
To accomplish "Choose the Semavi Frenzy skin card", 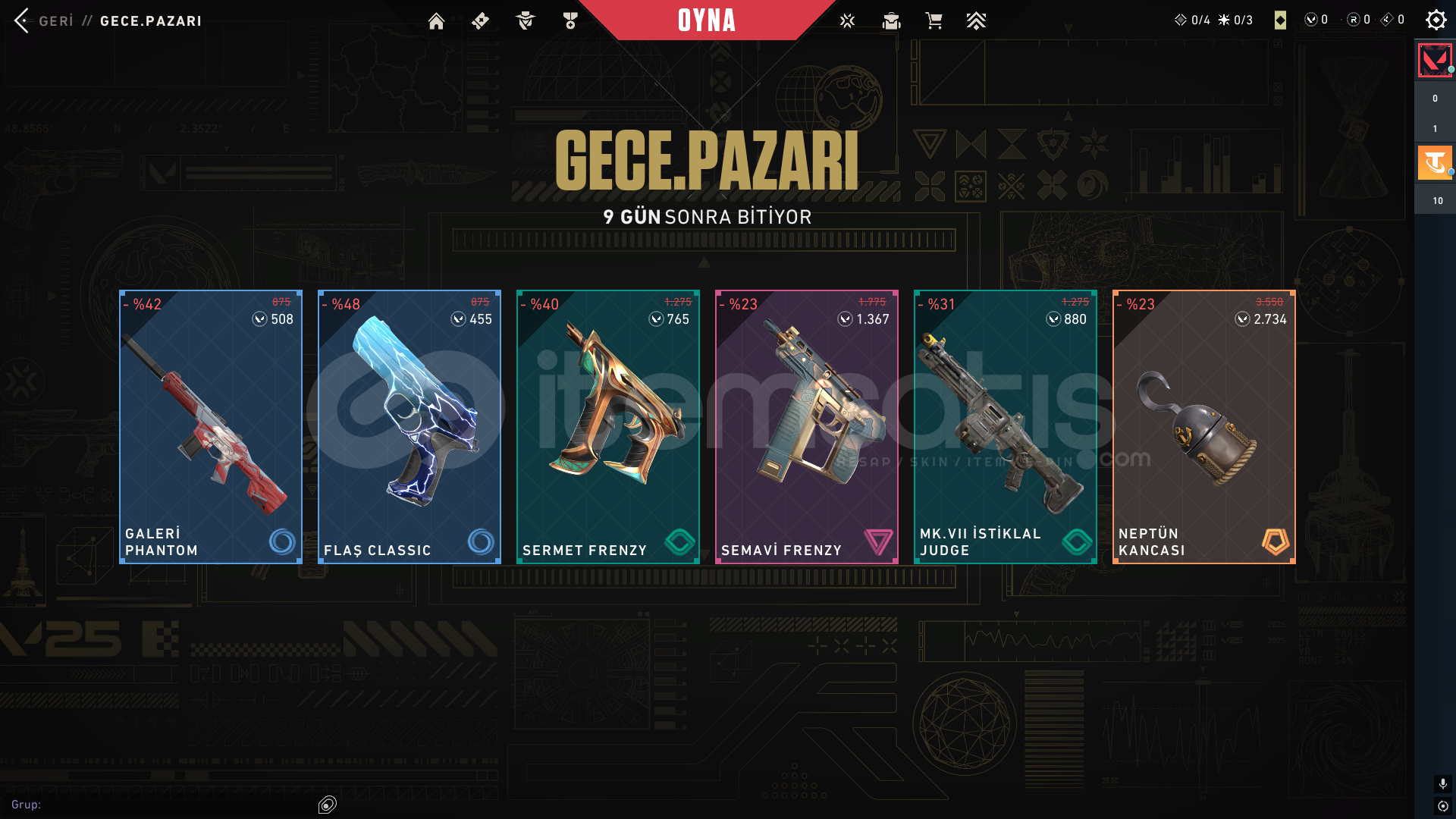I will click(x=807, y=427).
